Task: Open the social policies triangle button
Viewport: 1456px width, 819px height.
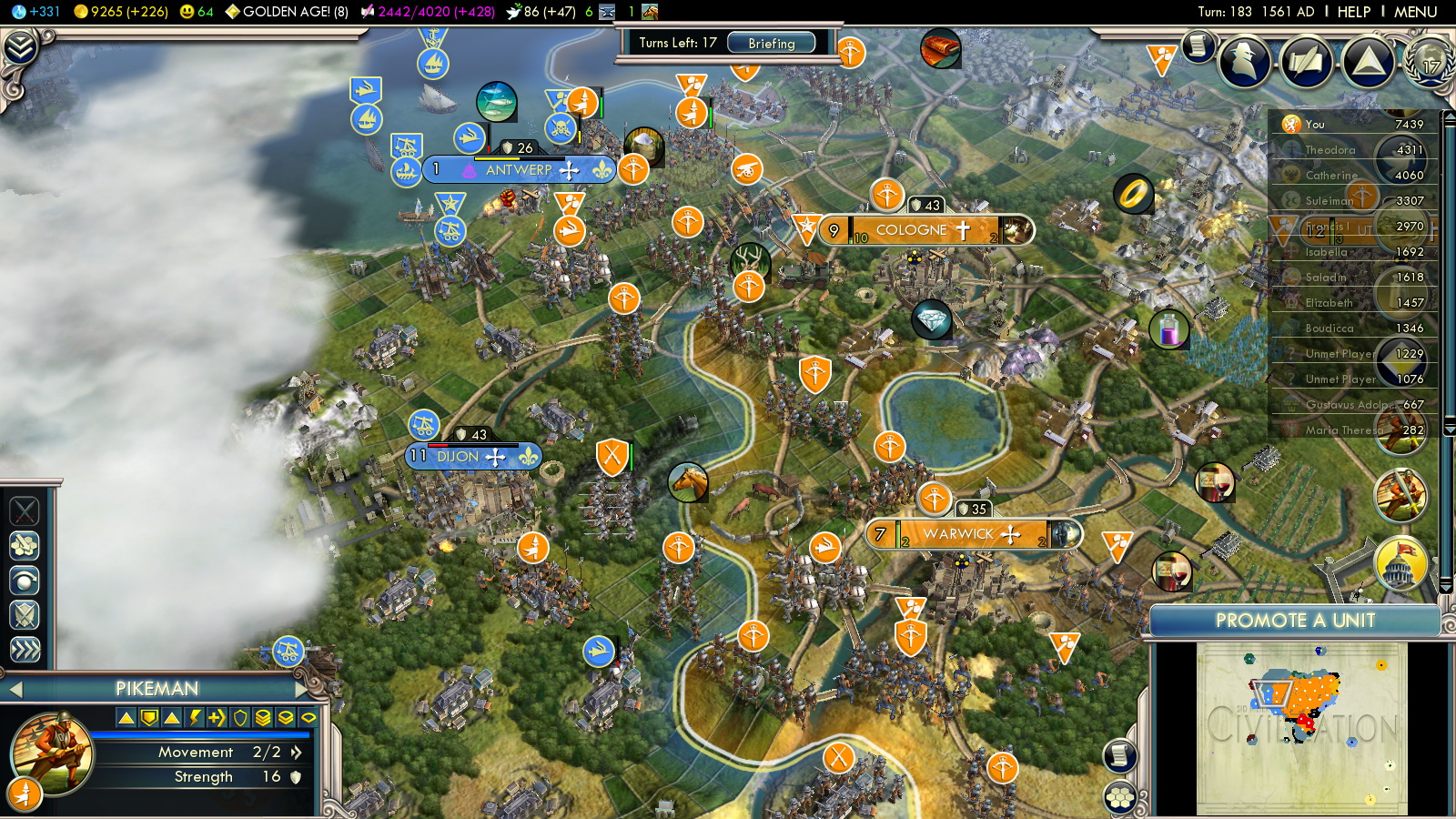Action: click(1368, 62)
